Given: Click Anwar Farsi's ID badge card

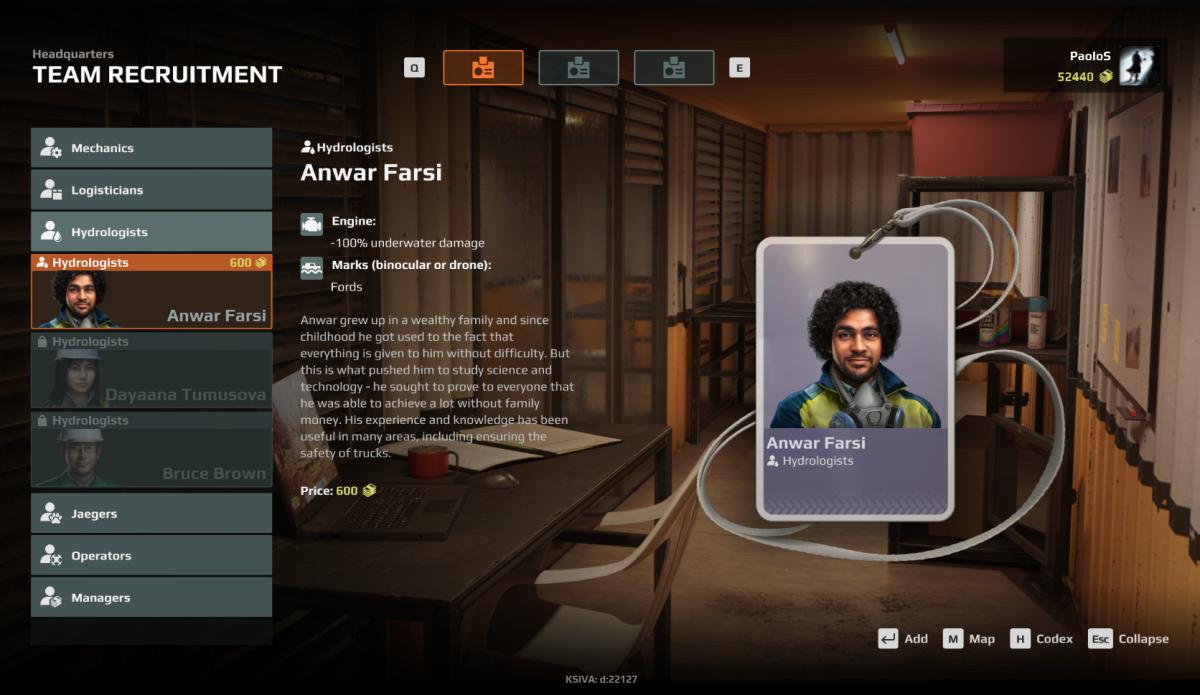Looking at the screenshot, I should pyautogui.click(x=854, y=380).
